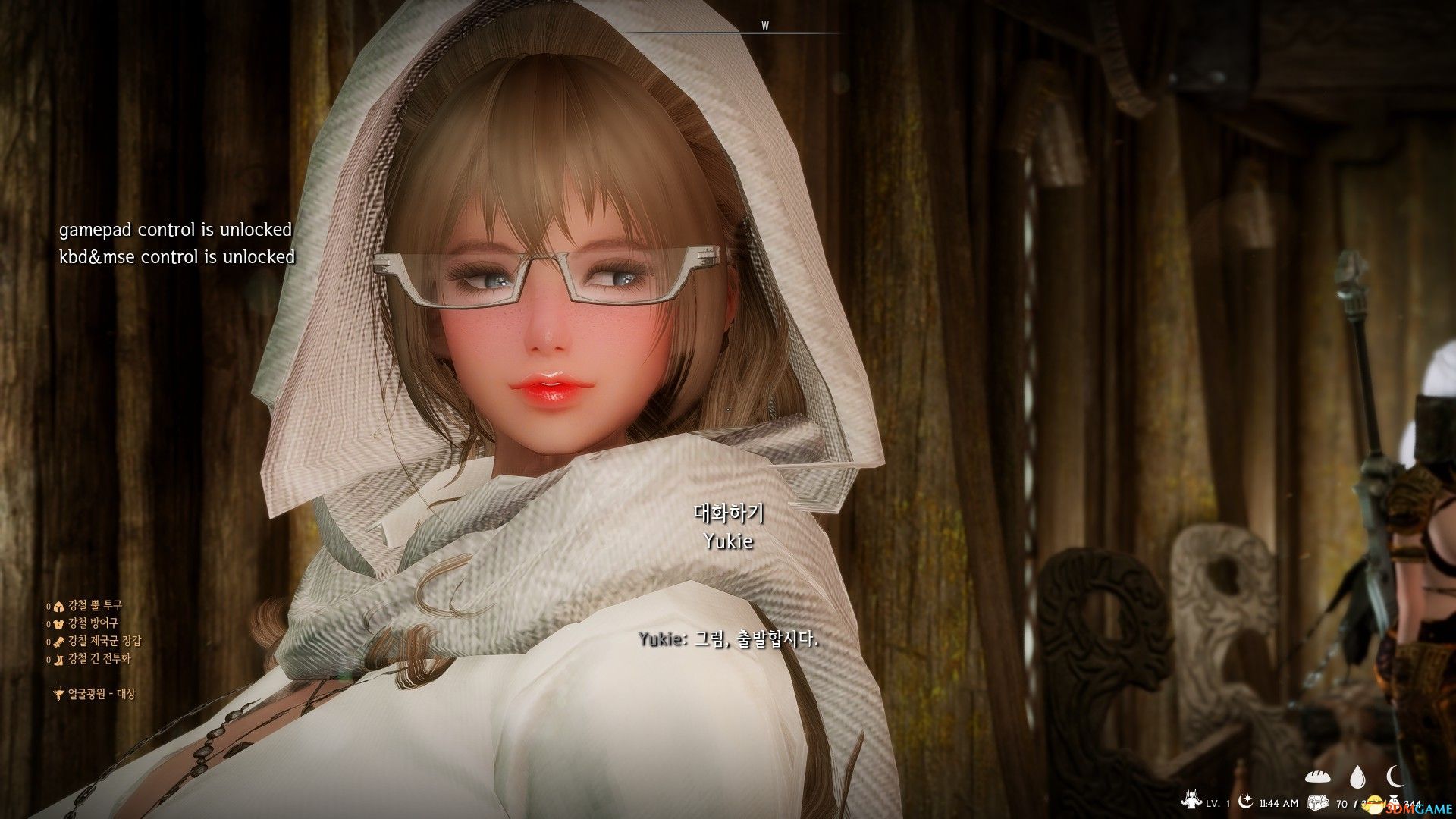Viewport: 1456px width, 819px height.
Task: Click the carry weight crate icon showing 70
Action: click(1318, 802)
